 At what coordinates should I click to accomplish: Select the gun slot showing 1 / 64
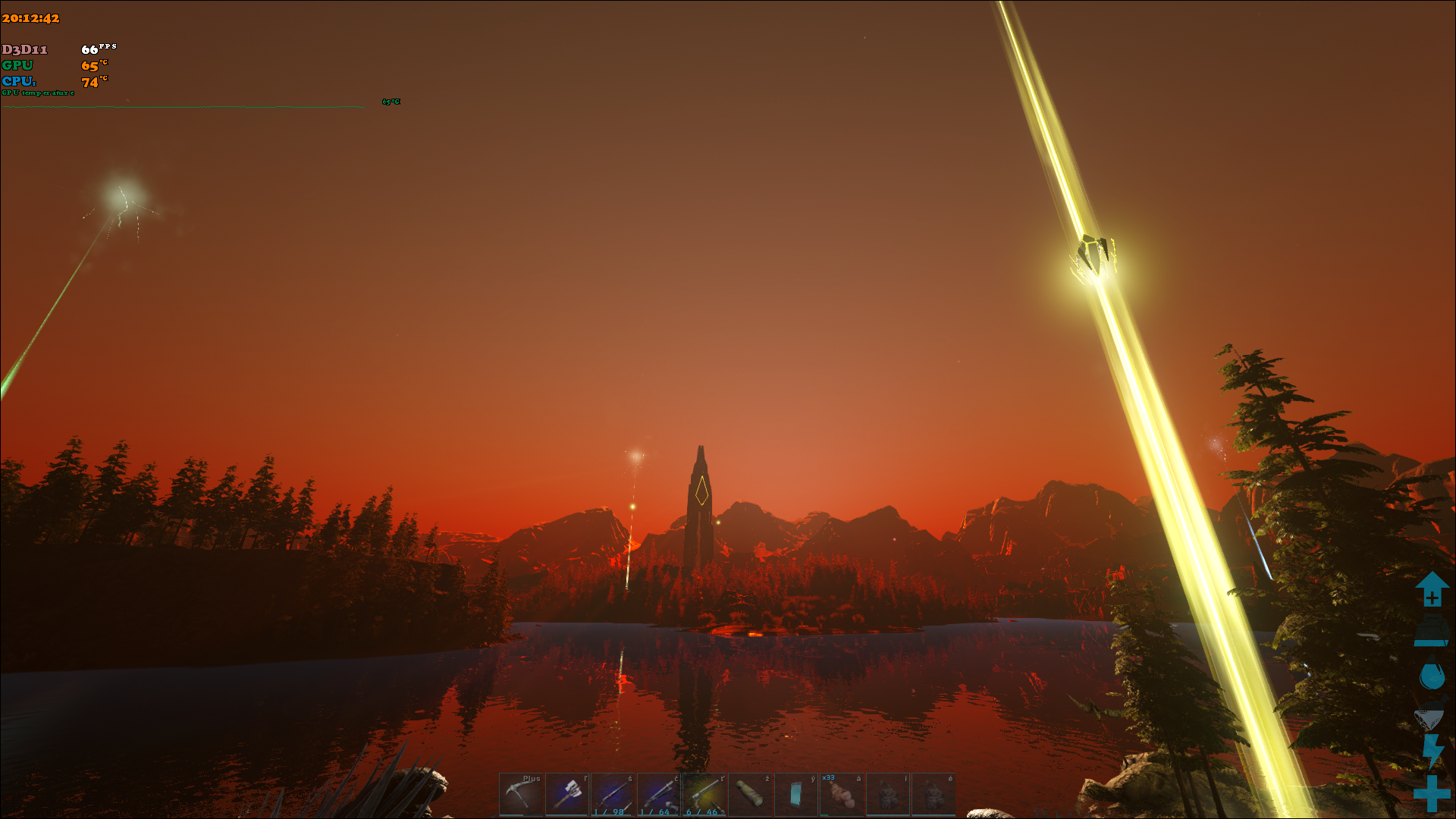click(x=659, y=794)
